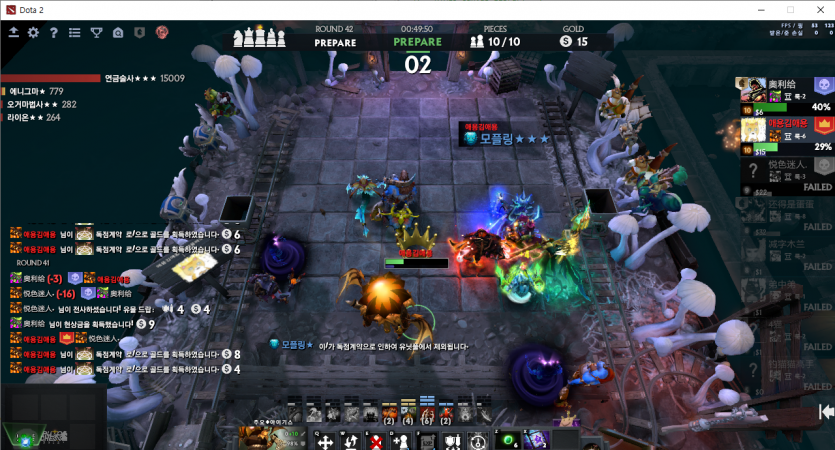Click the red round emblem icon
The height and width of the screenshot is (450, 835).
[x=161, y=33]
